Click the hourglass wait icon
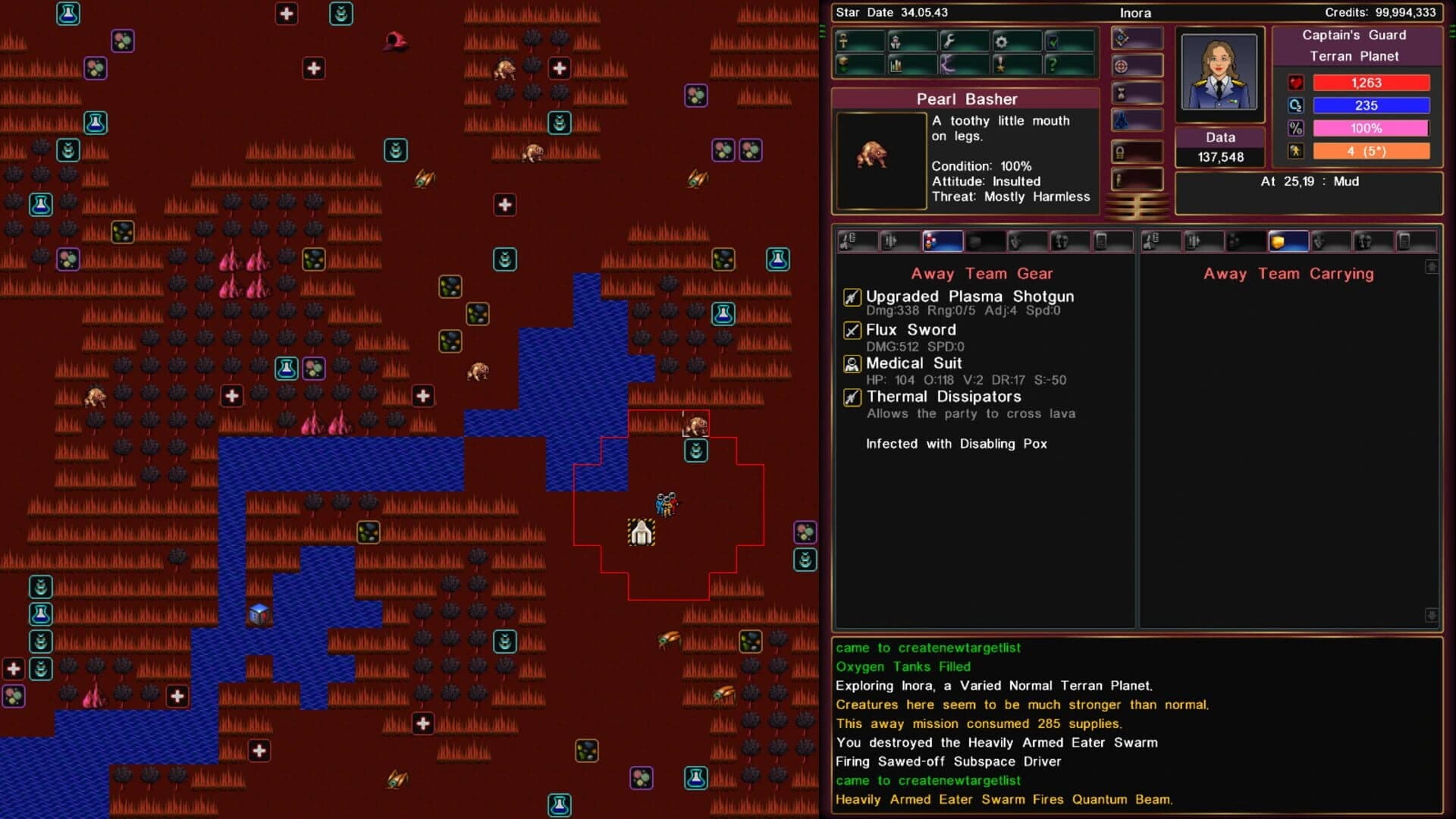This screenshot has width=1456, height=819. [x=1122, y=93]
